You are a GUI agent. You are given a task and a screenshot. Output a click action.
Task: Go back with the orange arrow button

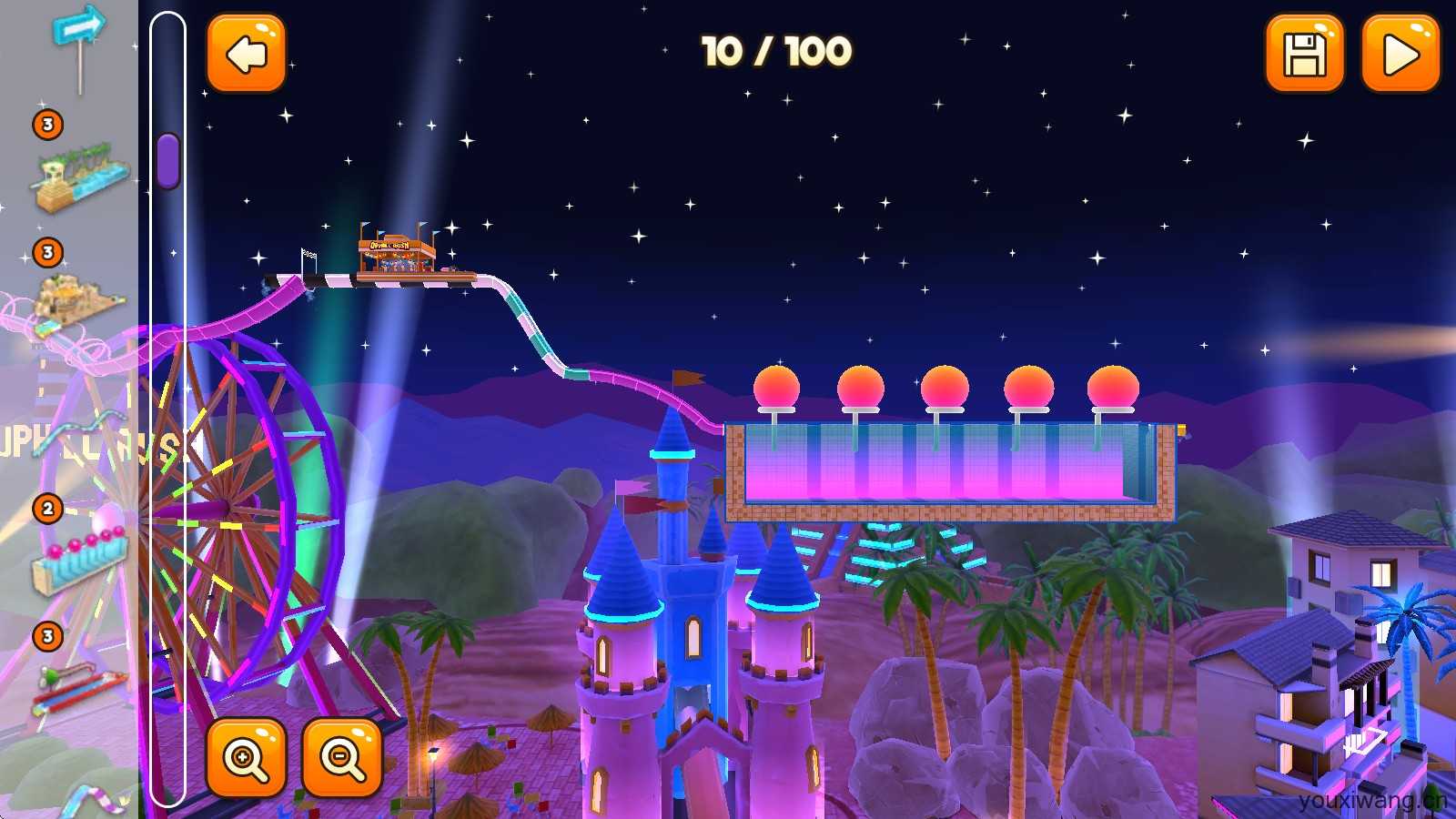click(247, 54)
